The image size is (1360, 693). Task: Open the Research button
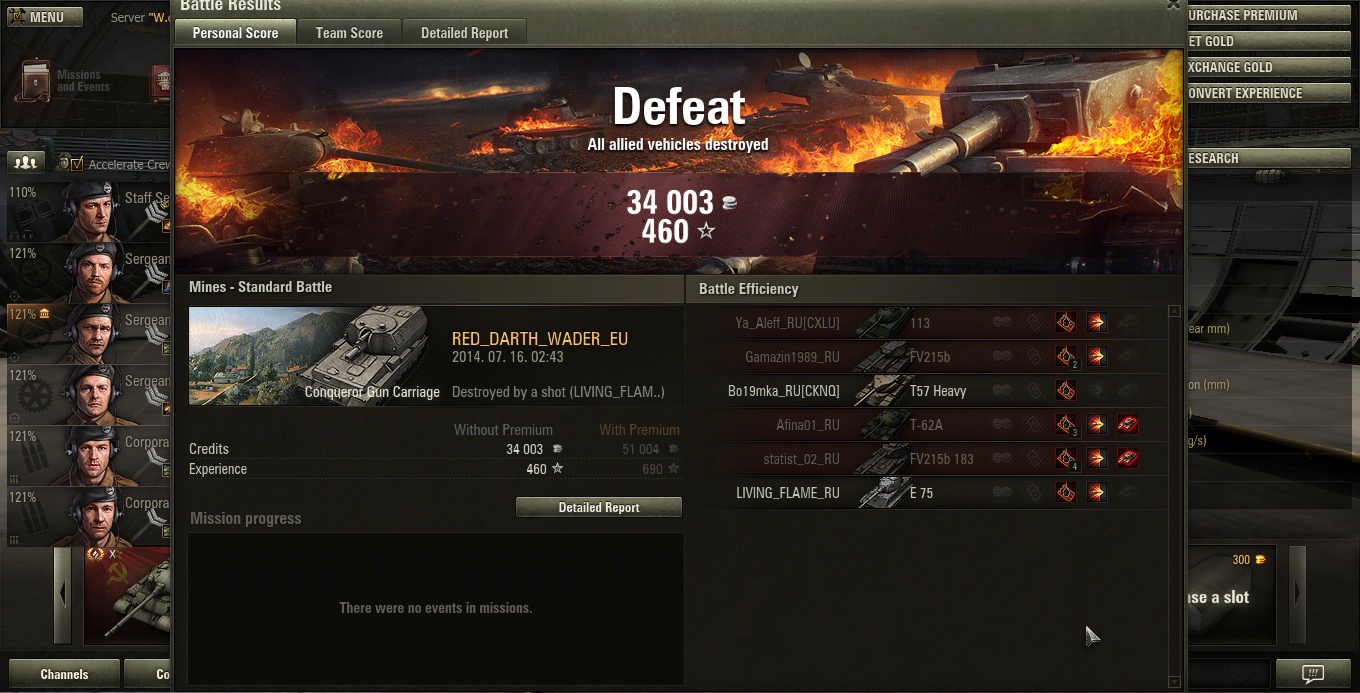click(x=1270, y=158)
